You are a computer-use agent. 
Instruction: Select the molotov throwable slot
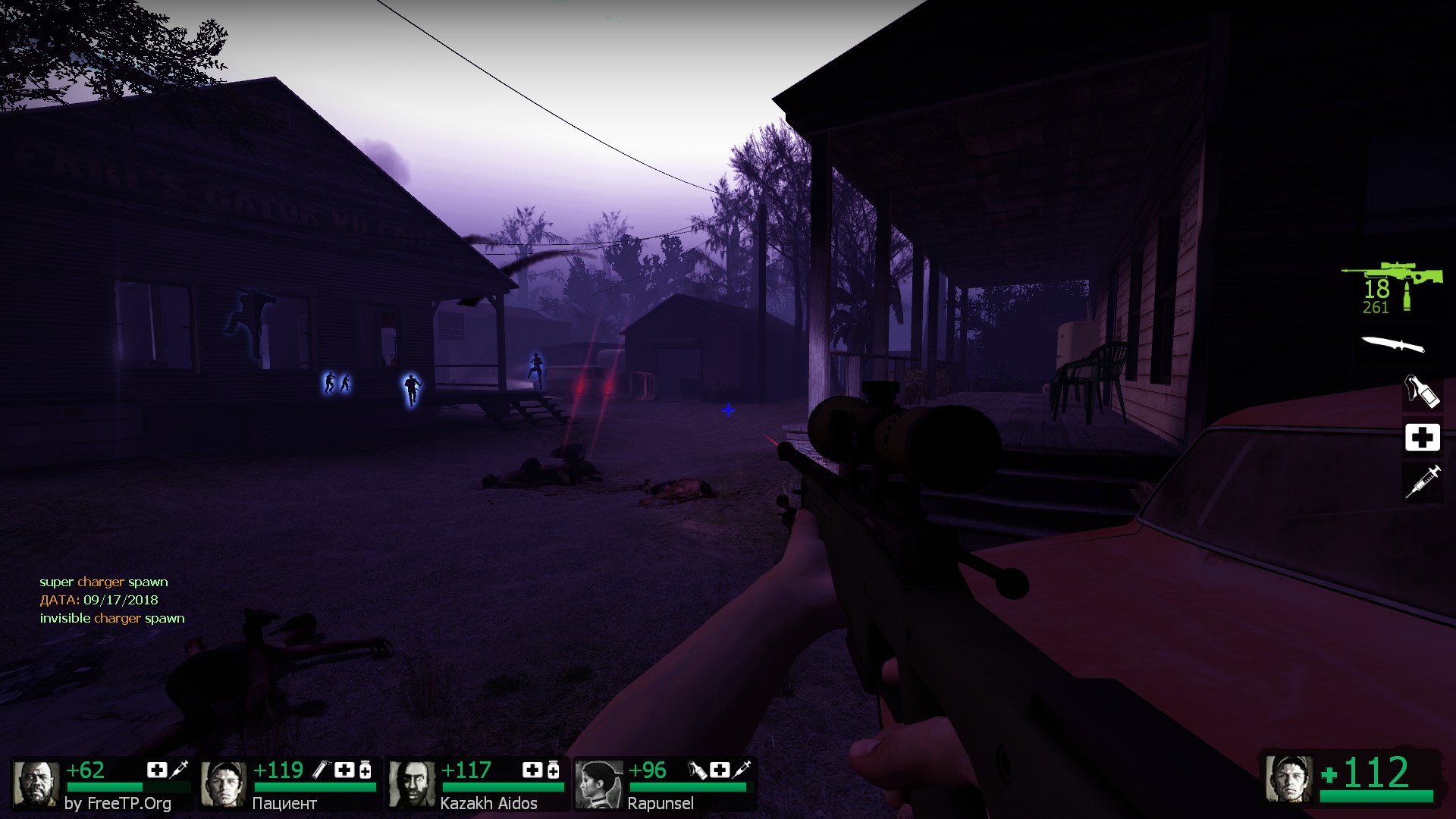(x=1421, y=392)
